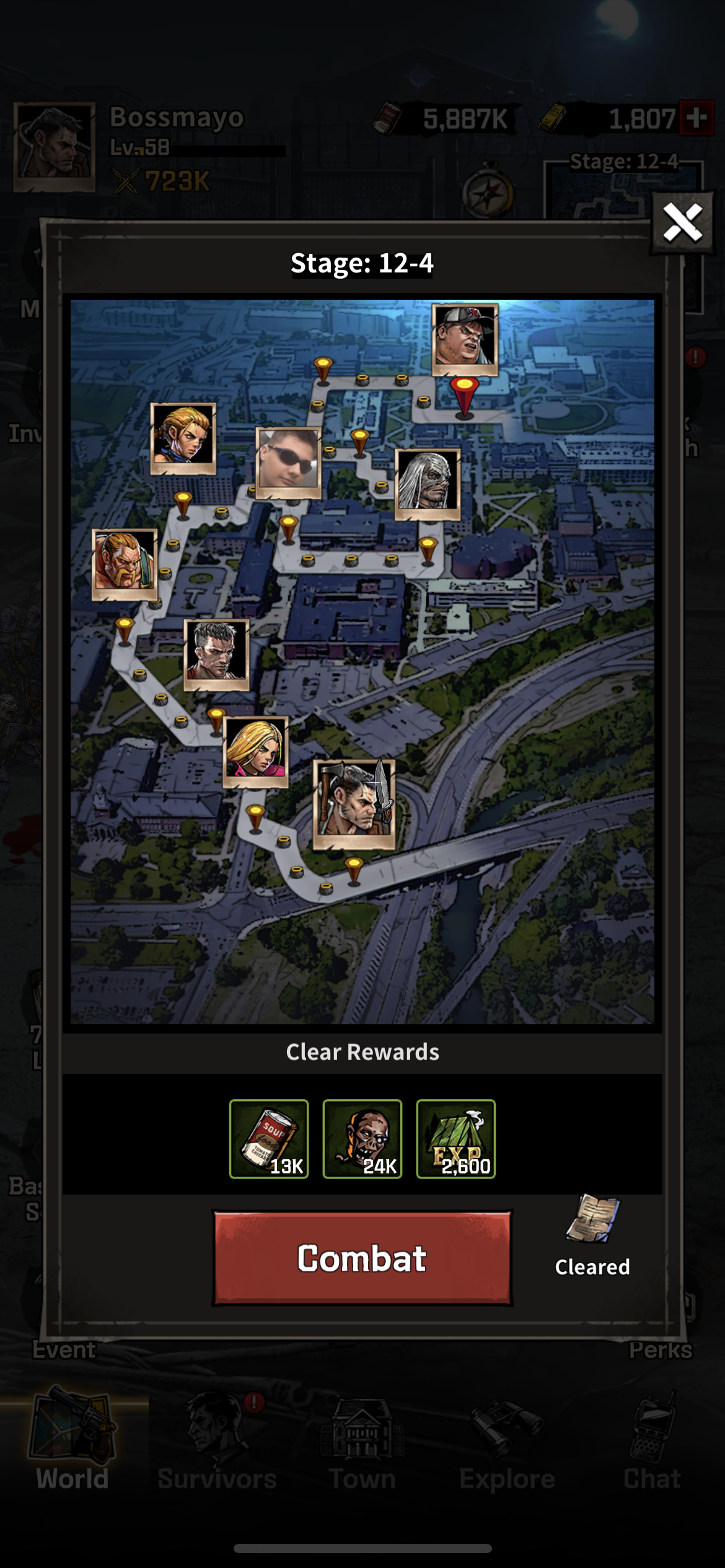Start the Combat for stage 12-4
This screenshot has height=1568, width=725.
coord(362,1258)
